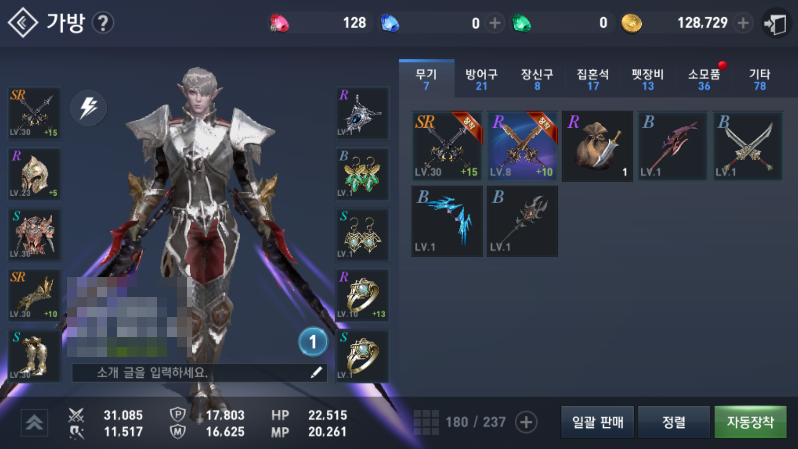Image resolution: width=798 pixels, height=449 pixels.
Task: Open the 펫장비 pet equipment tab
Action: 647,79
